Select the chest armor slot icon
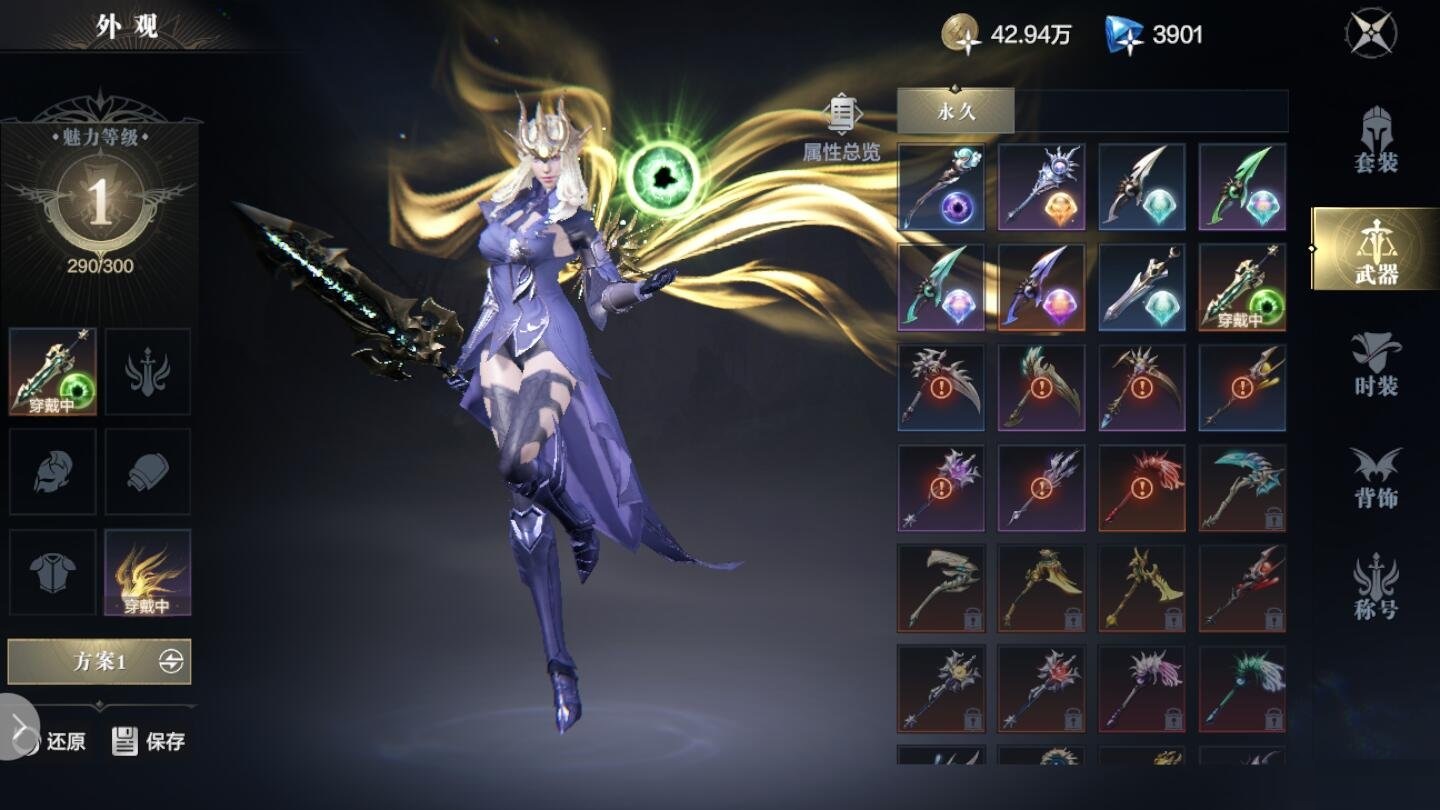 [52, 571]
